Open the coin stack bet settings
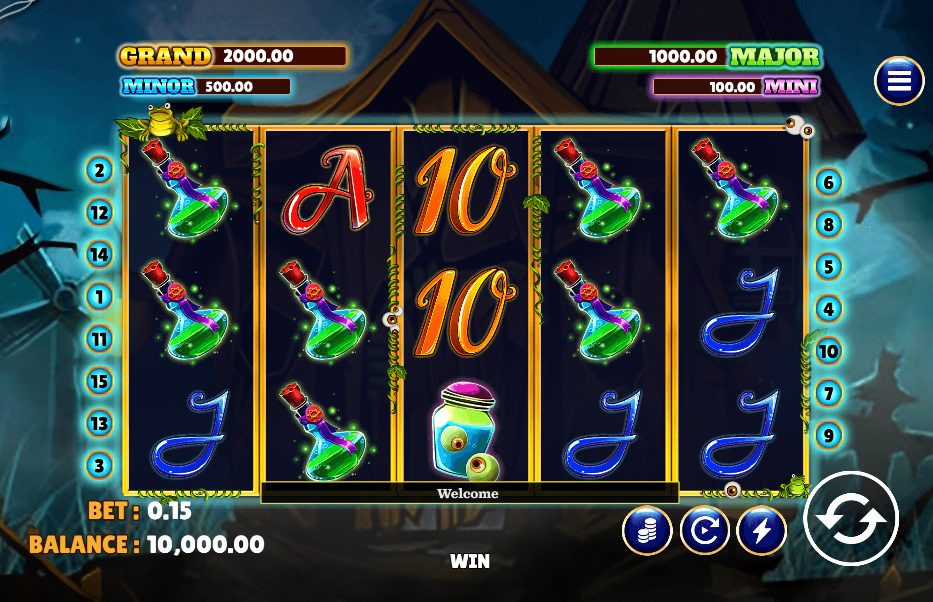 [x=646, y=530]
